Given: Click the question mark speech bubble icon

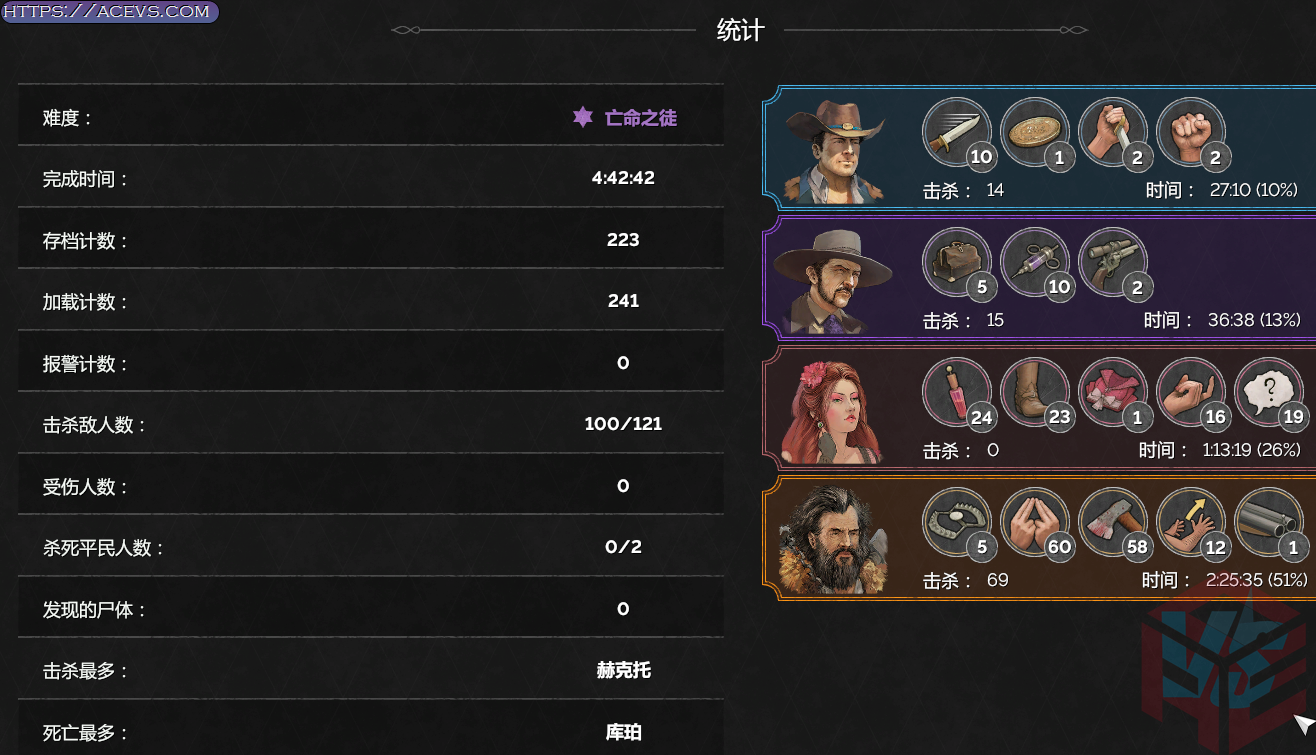Looking at the screenshot, I should (1268, 391).
